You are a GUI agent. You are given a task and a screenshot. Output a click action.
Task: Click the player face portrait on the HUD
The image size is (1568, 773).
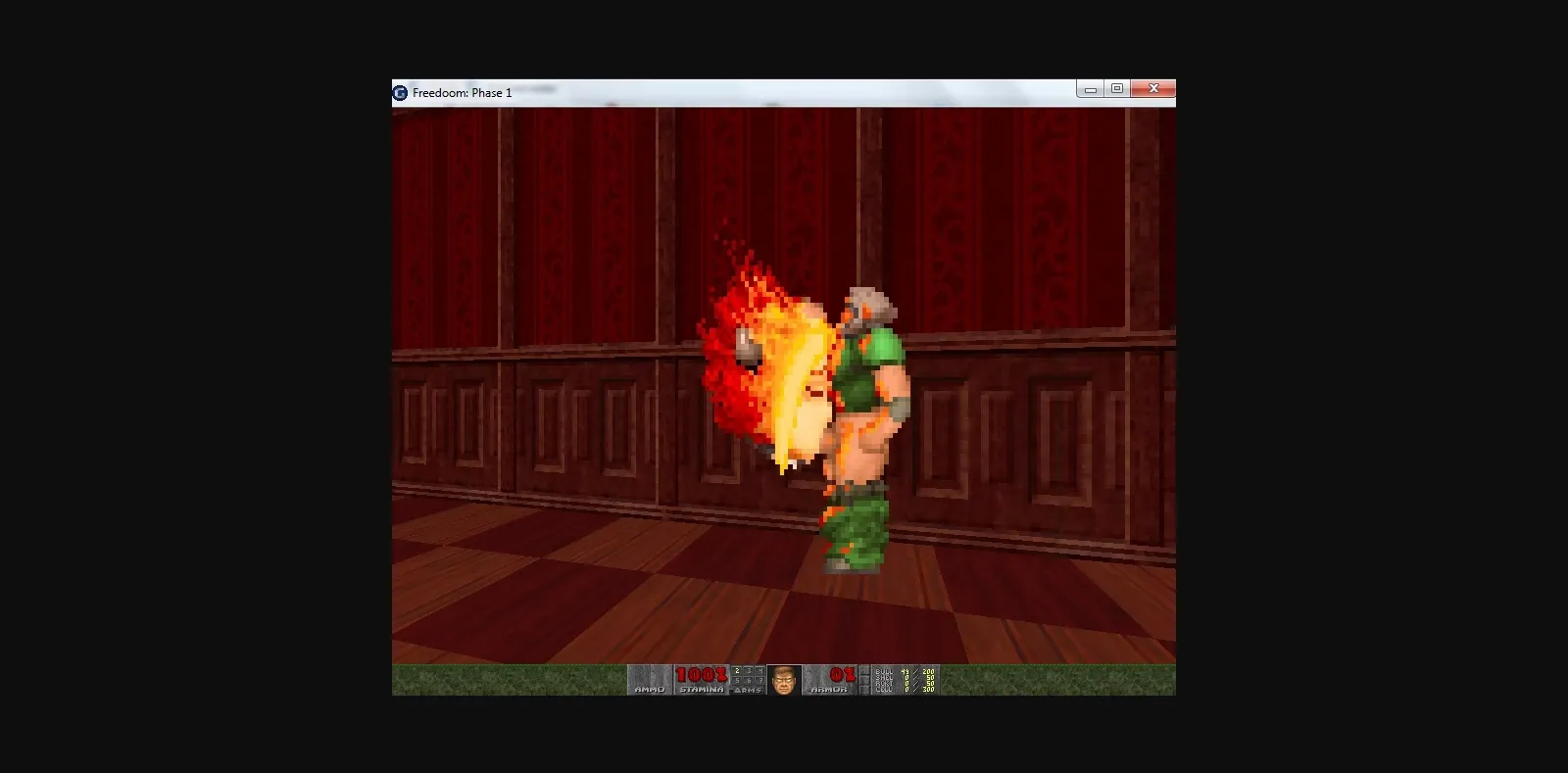point(785,680)
